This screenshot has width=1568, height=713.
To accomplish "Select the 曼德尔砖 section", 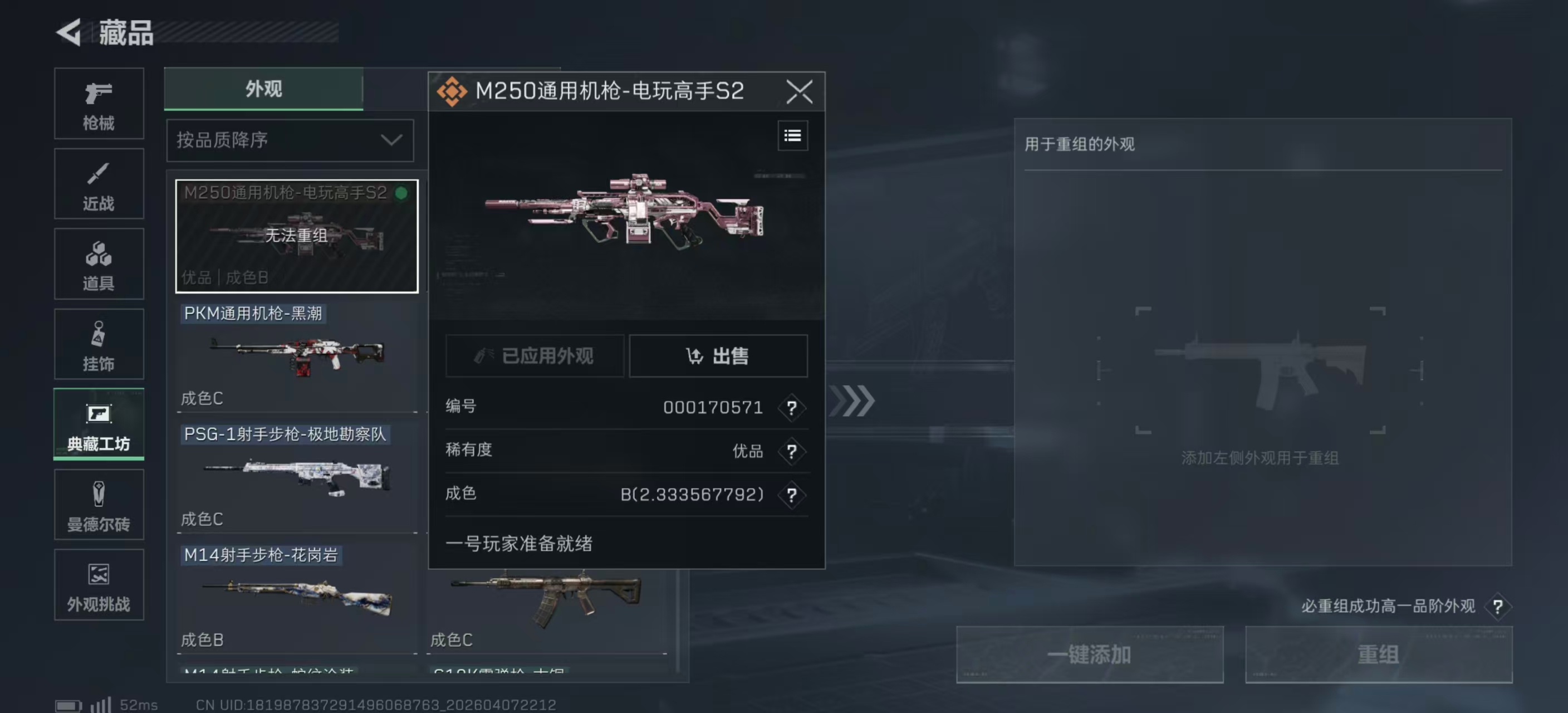I will coord(99,505).
